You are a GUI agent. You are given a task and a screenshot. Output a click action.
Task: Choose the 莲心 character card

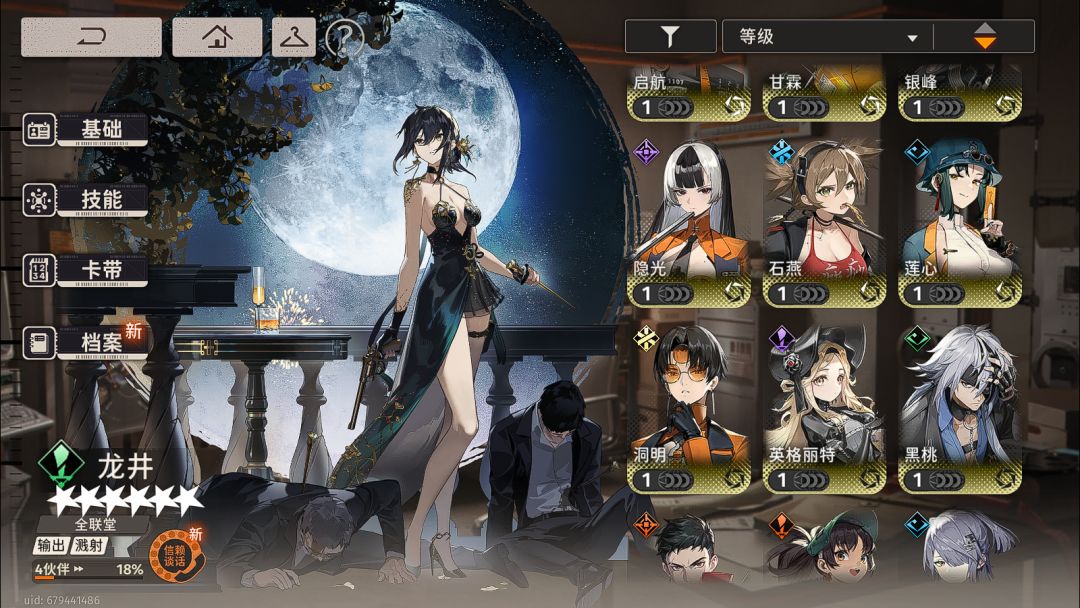960,226
